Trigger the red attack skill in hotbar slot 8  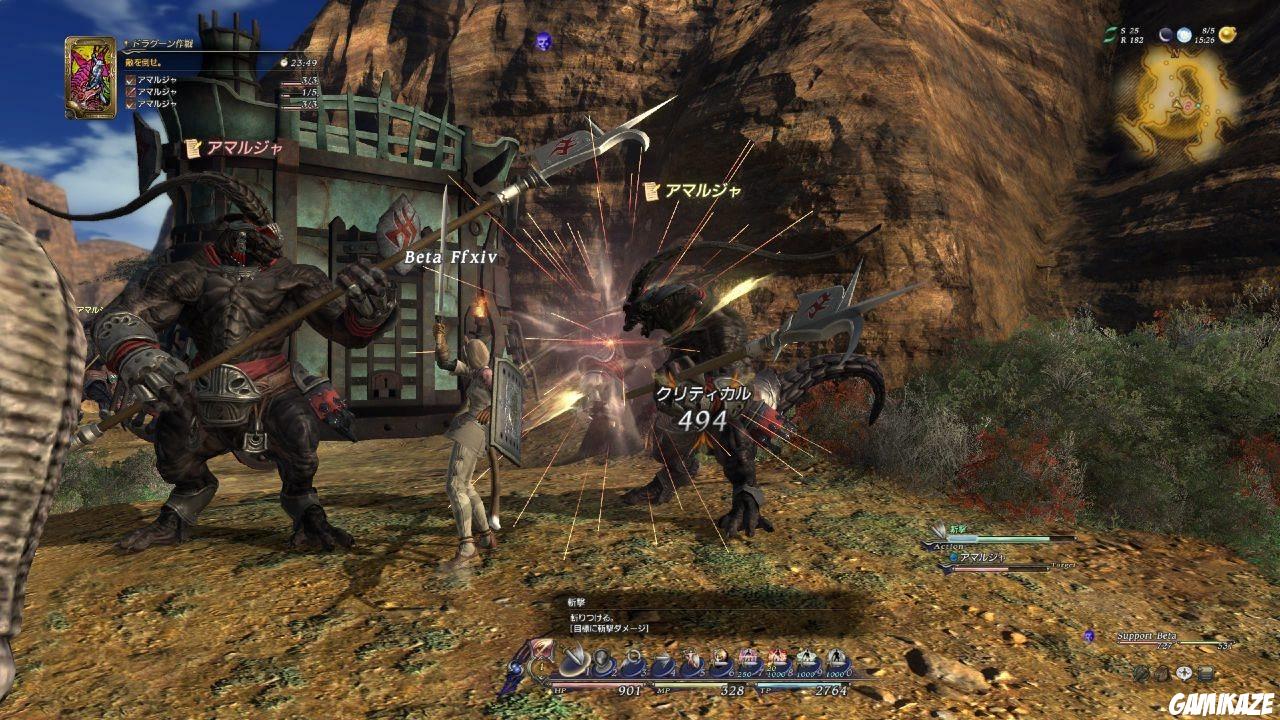[x=777, y=658]
